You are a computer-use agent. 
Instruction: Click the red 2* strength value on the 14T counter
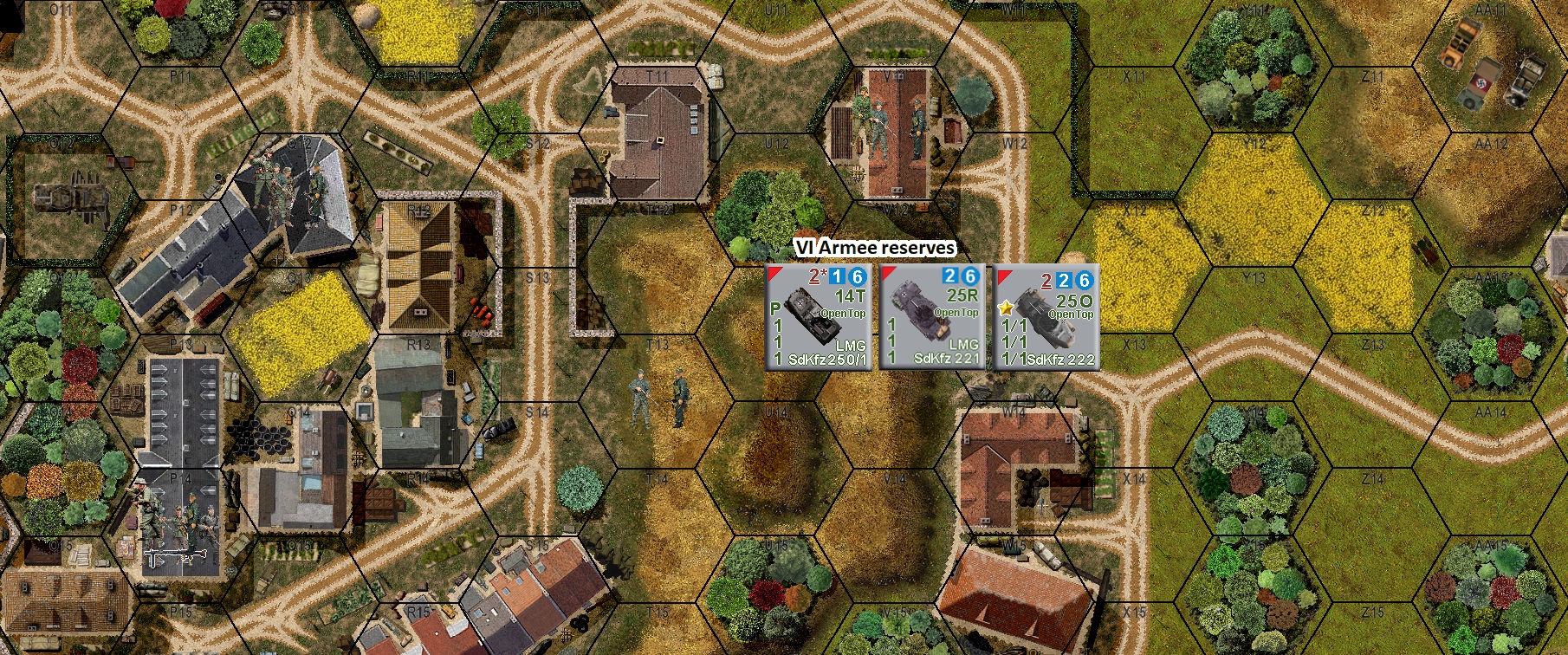point(816,277)
